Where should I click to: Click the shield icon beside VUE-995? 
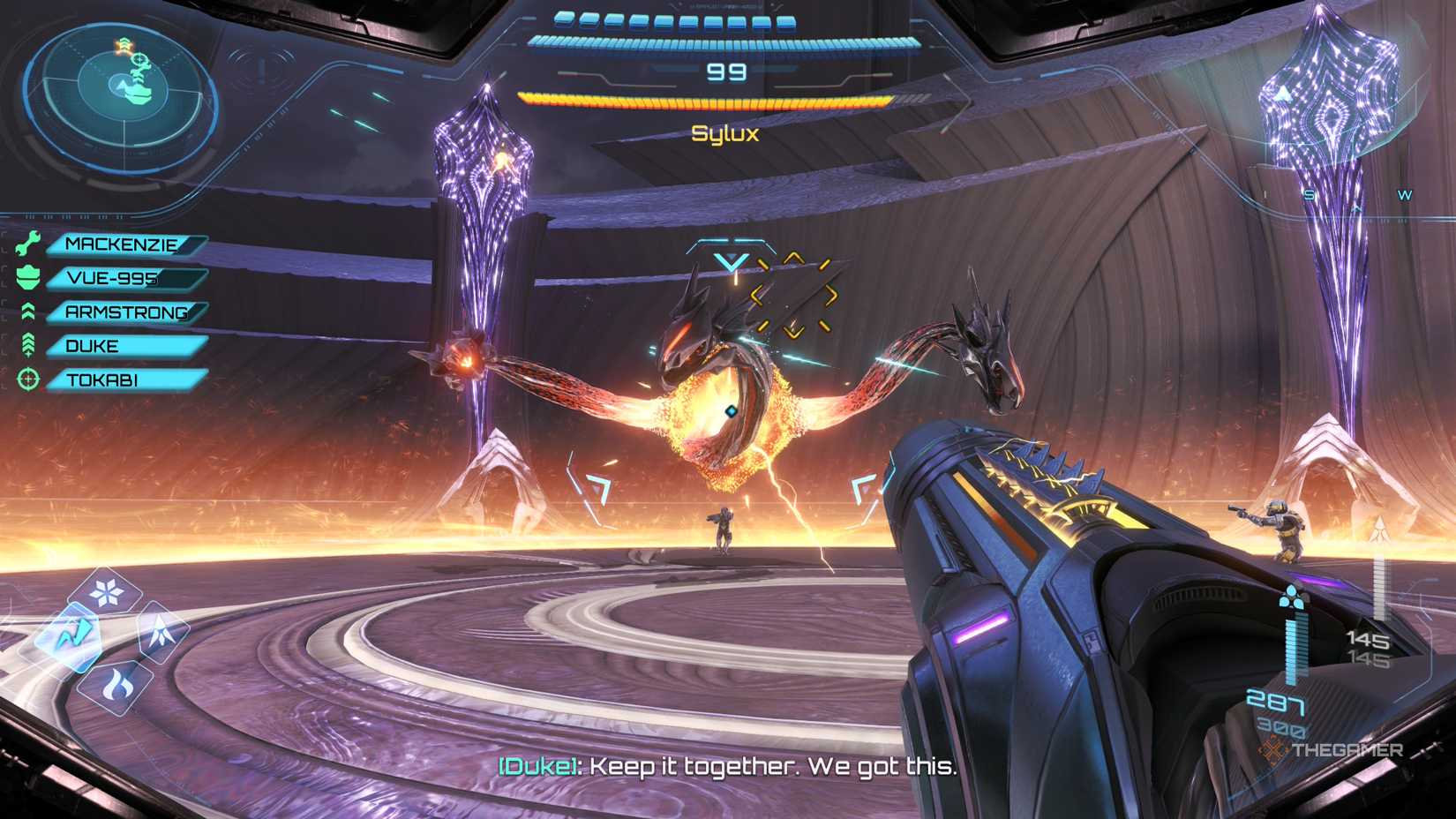click(x=29, y=278)
